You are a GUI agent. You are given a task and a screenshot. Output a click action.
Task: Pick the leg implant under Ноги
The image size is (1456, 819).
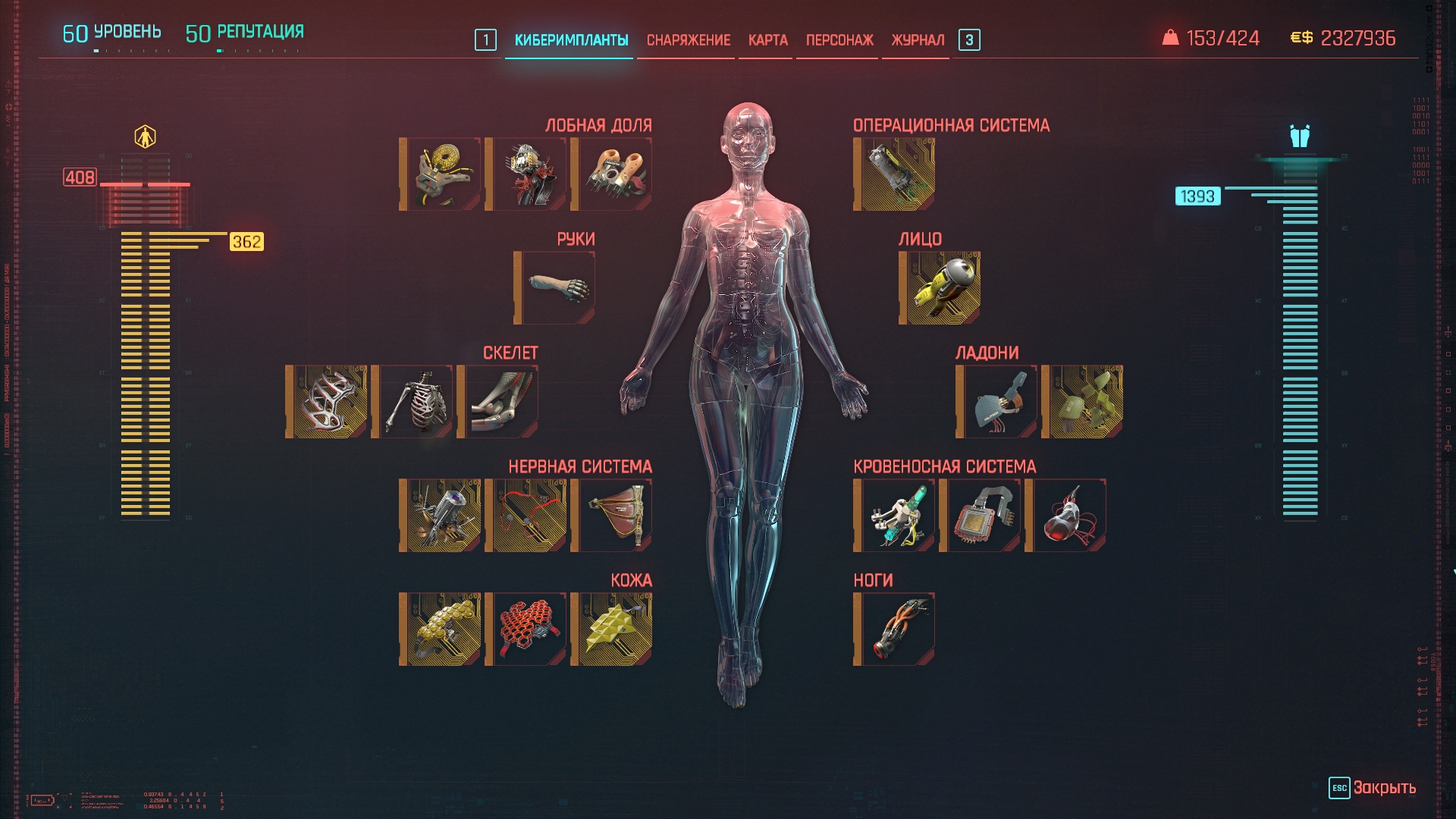point(895,629)
